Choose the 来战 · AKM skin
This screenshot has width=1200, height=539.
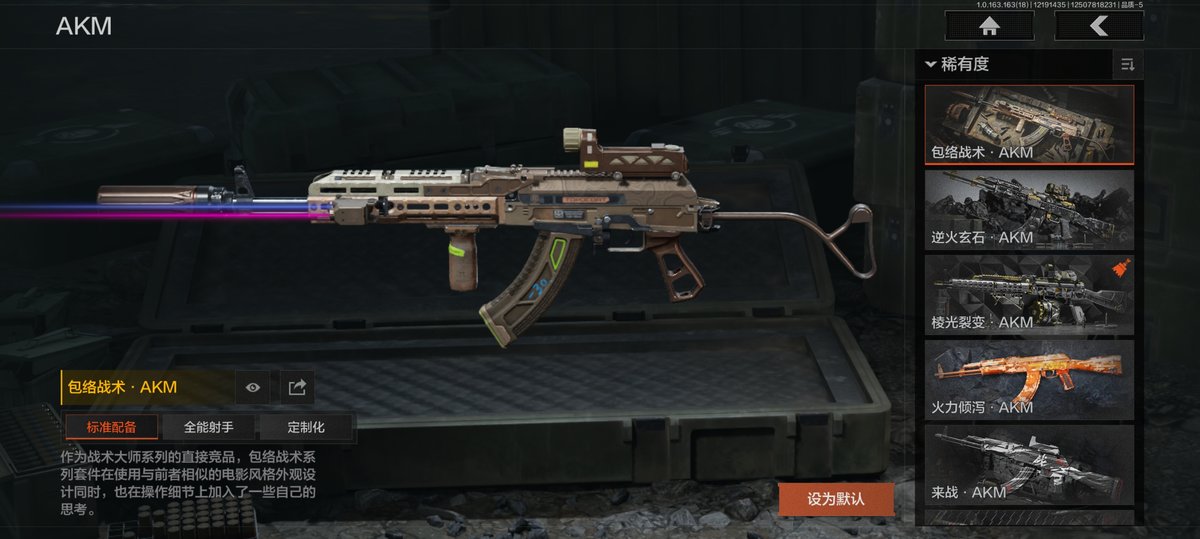[1029, 464]
